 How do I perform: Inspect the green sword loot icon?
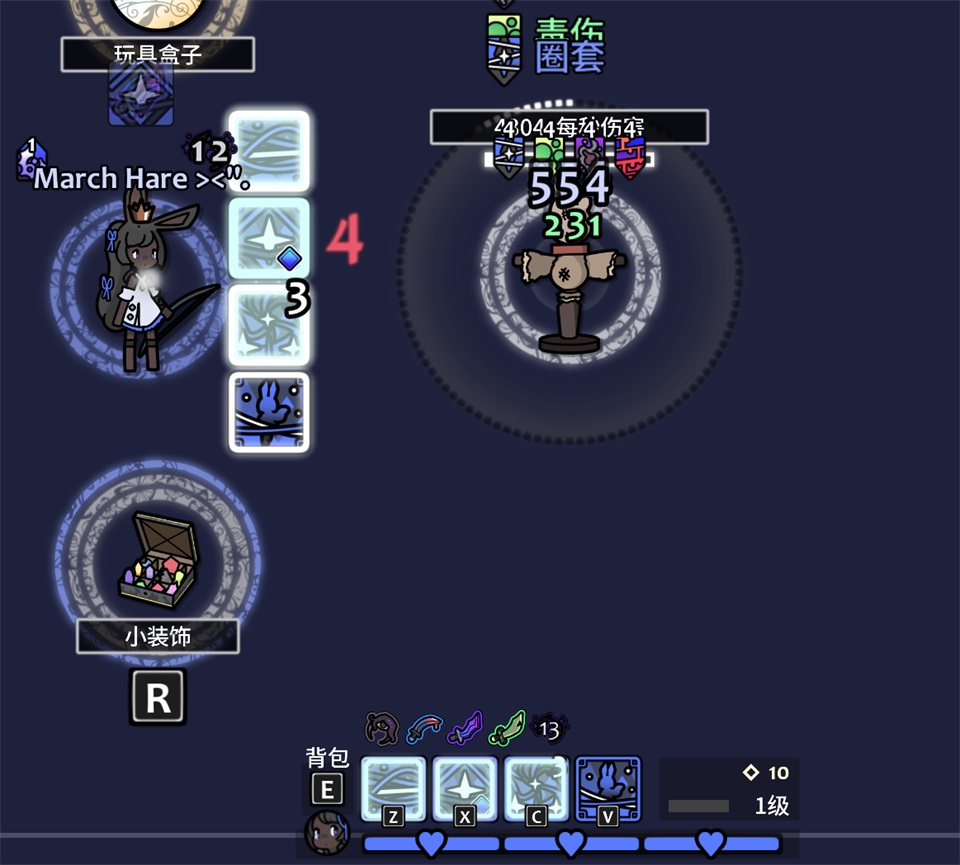[x=507, y=728]
